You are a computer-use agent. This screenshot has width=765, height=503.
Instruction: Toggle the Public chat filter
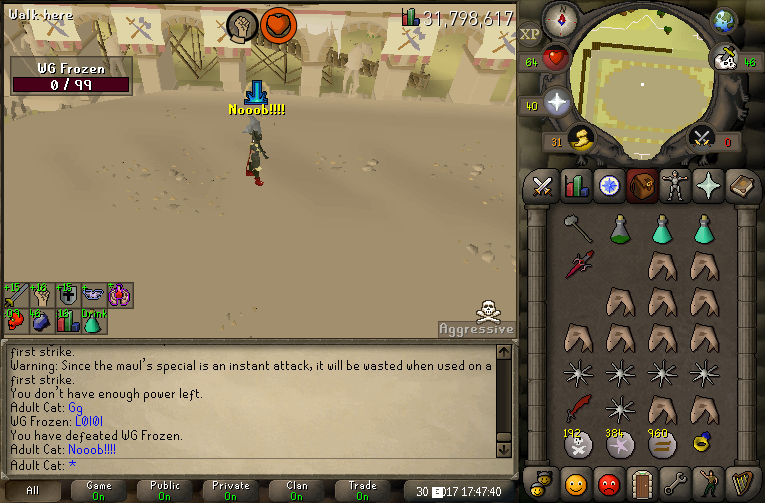click(x=165, y=490)
